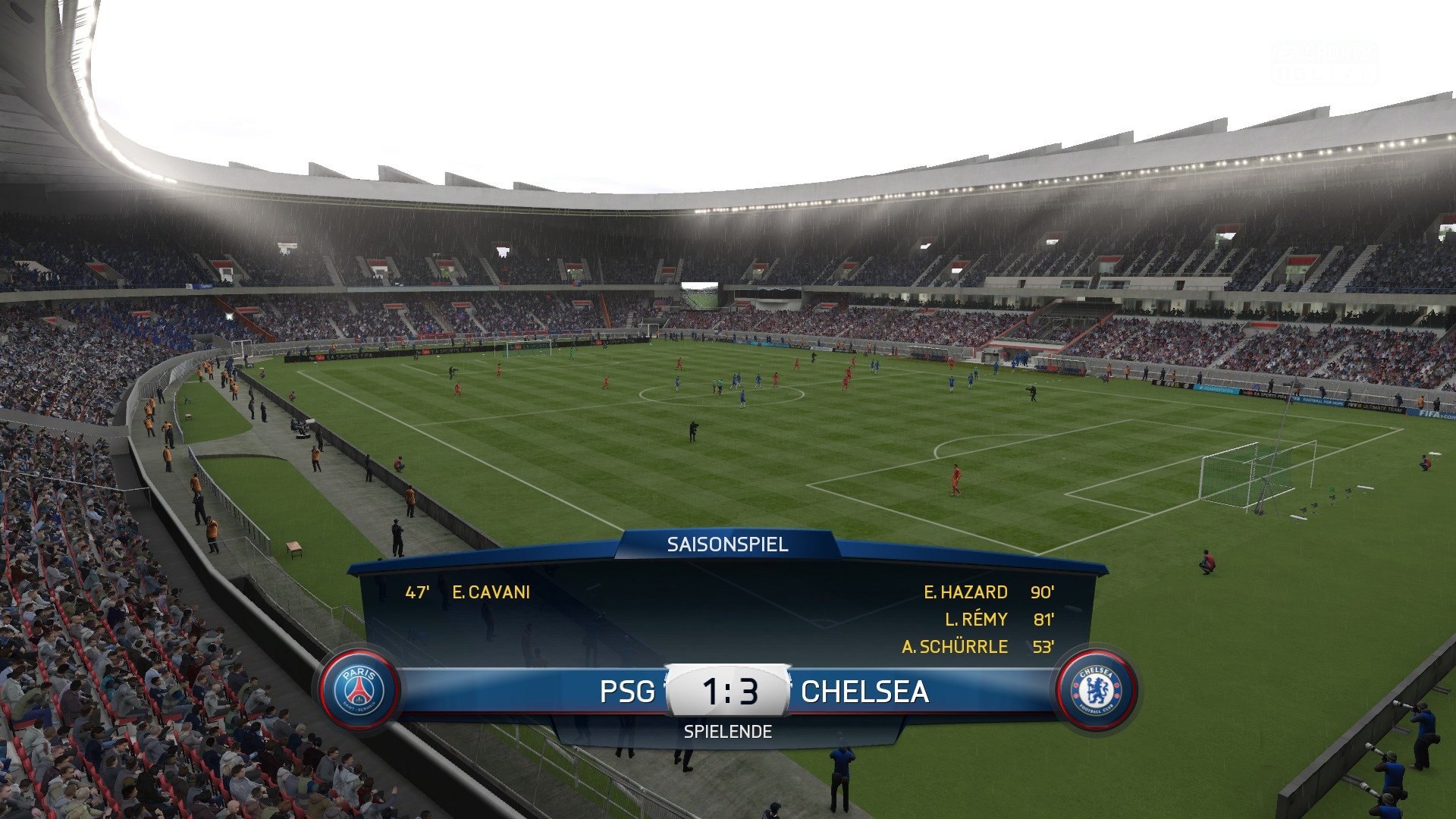The height and width of the screenshot is (819, 1456).
Task: Click the L. RÉMY 81' minute marker
Action: [1042, 620]
